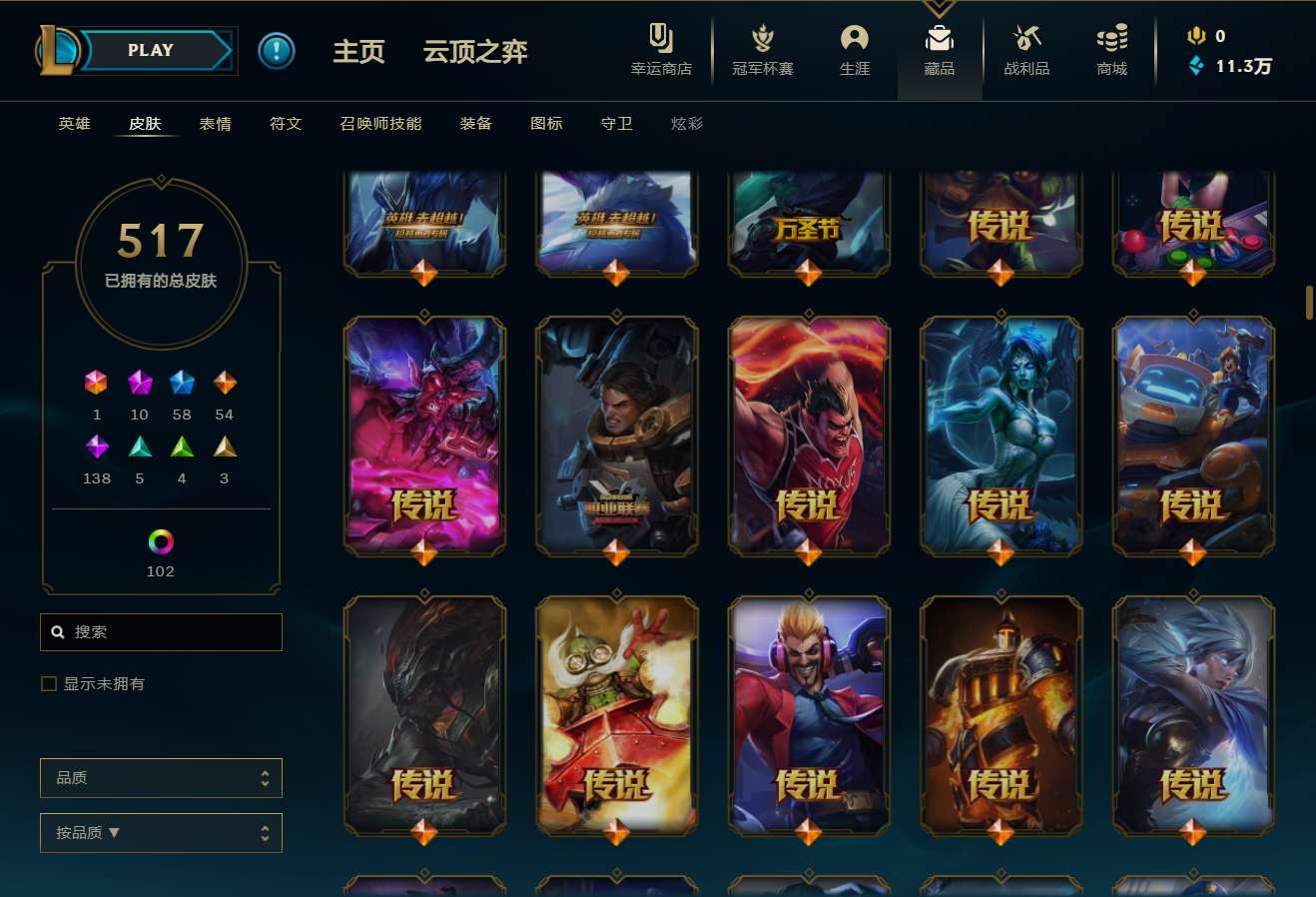
Task: Collapse the navigation arrow above 藏品
Action: pos(939,6)
